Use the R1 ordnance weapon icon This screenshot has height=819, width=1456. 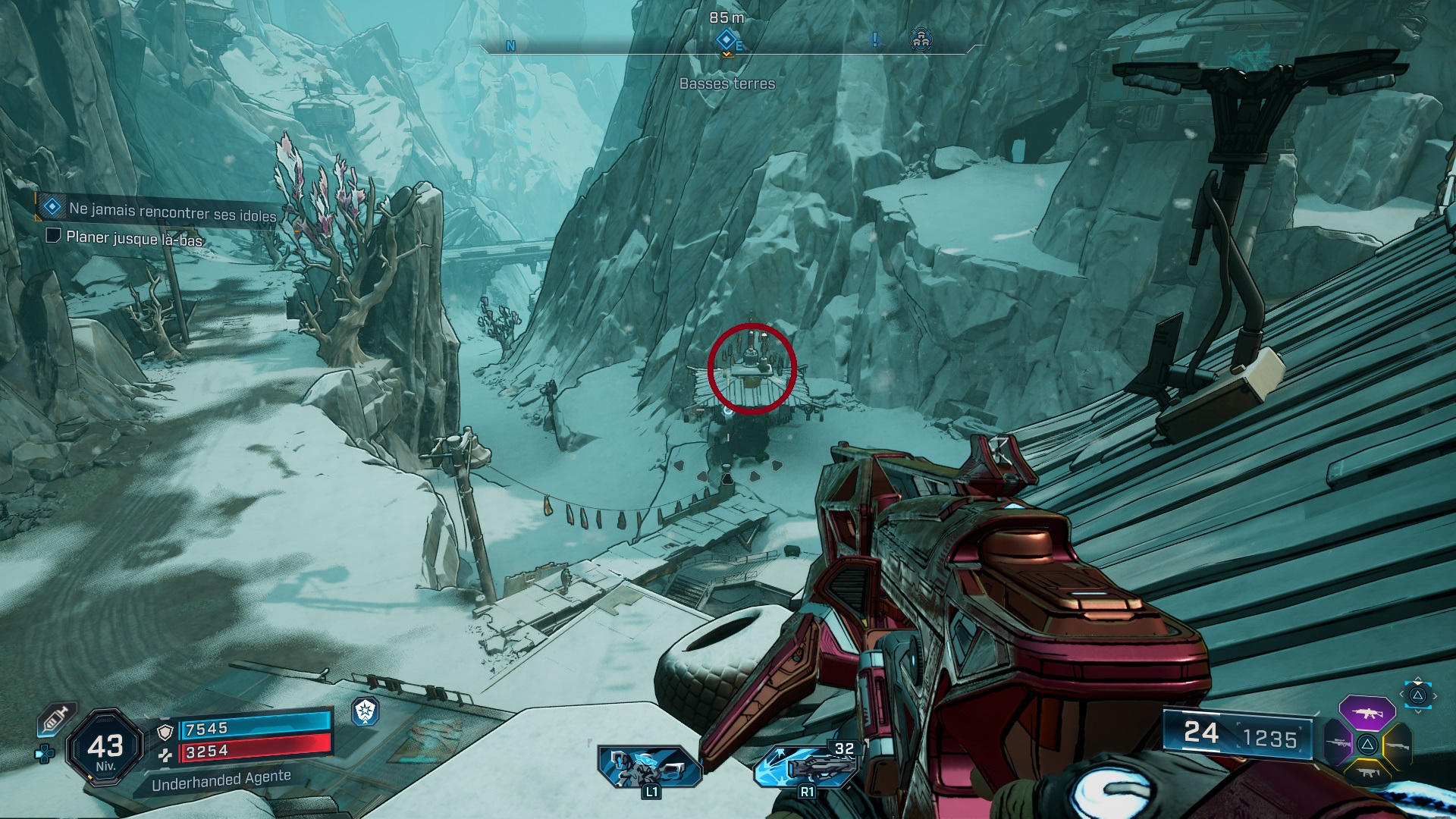pos(805,766)
